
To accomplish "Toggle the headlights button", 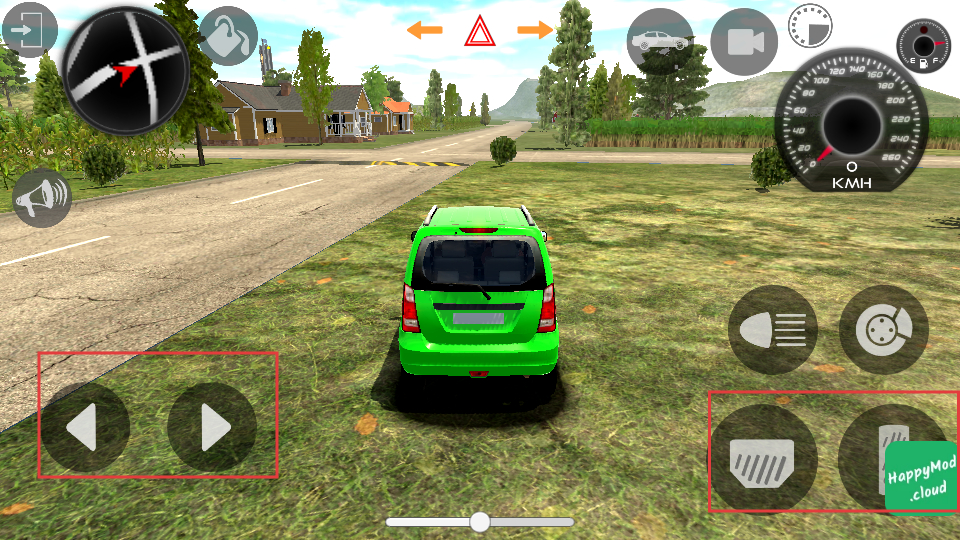I will pyautogui.click(x=772, y=329).
